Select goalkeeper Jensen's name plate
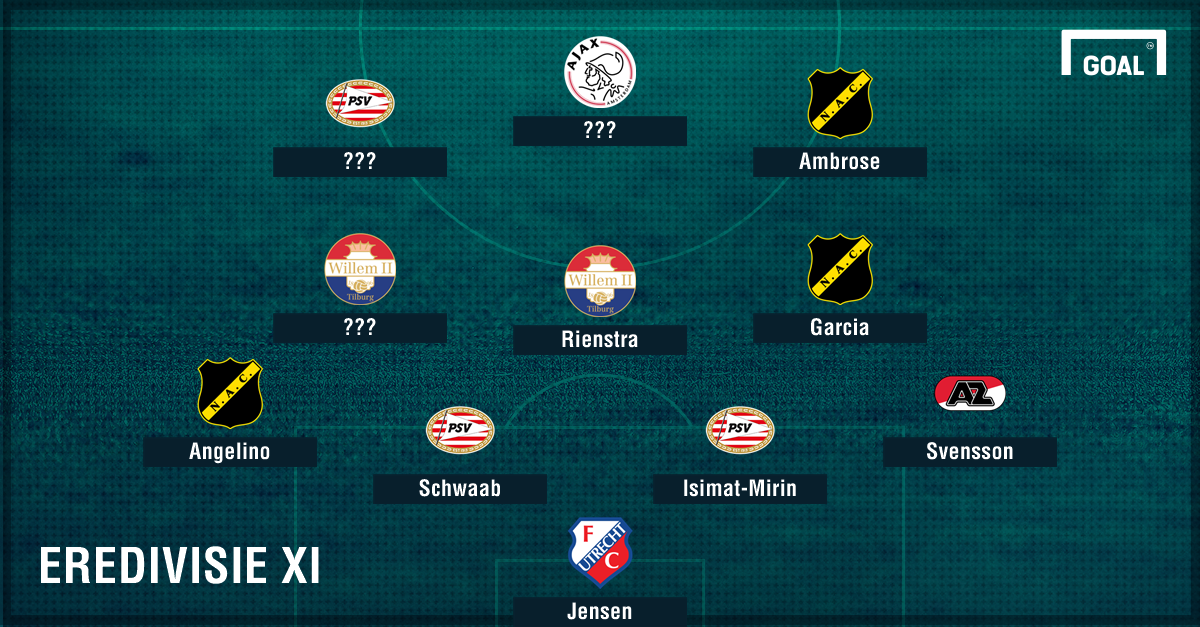 599,611
